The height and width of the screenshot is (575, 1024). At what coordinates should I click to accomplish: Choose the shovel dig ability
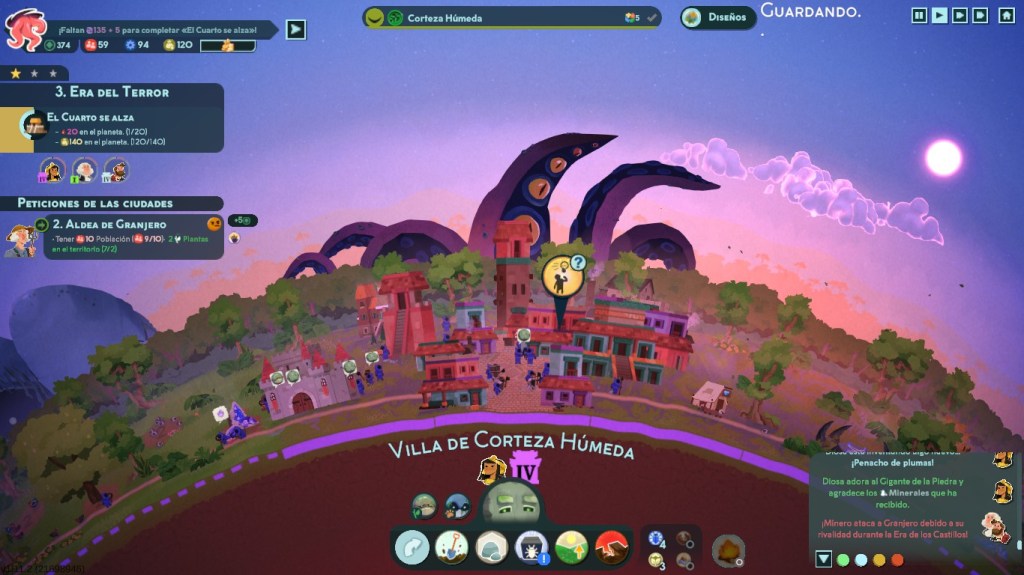coord(451,546)
